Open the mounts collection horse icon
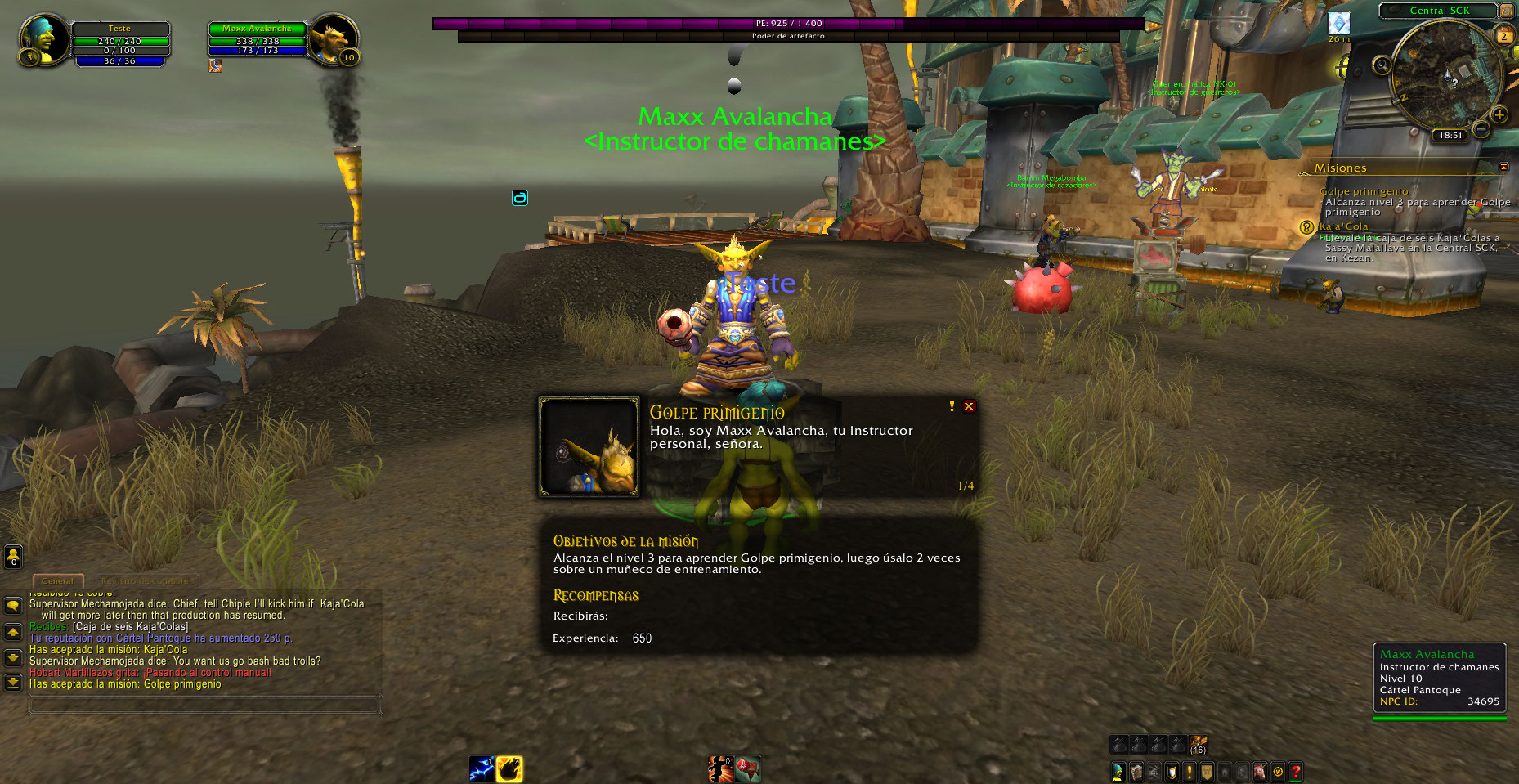This screenshot has height=784, width=1519. 1260,771
